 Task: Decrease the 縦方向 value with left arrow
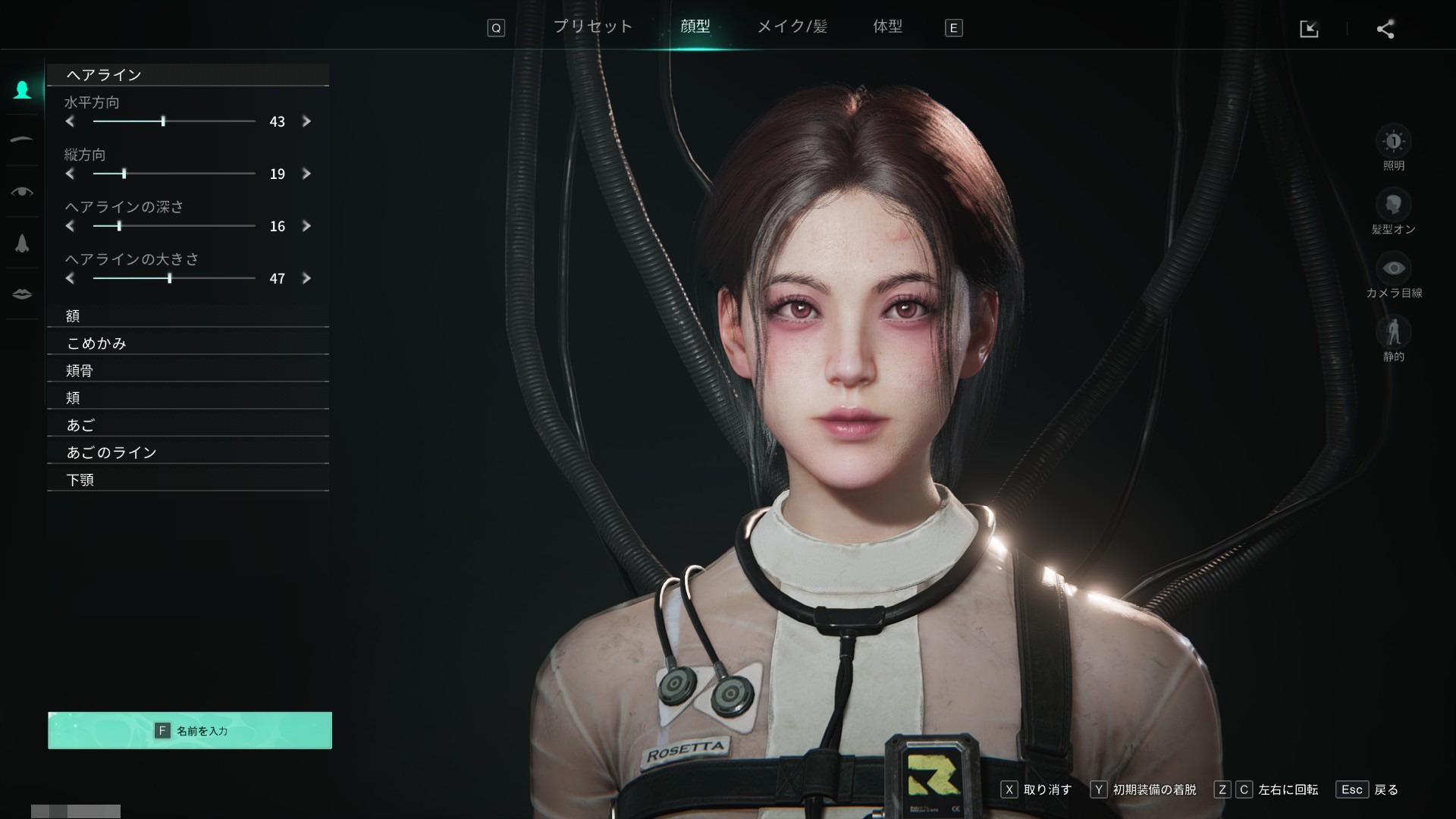[70, 174]
